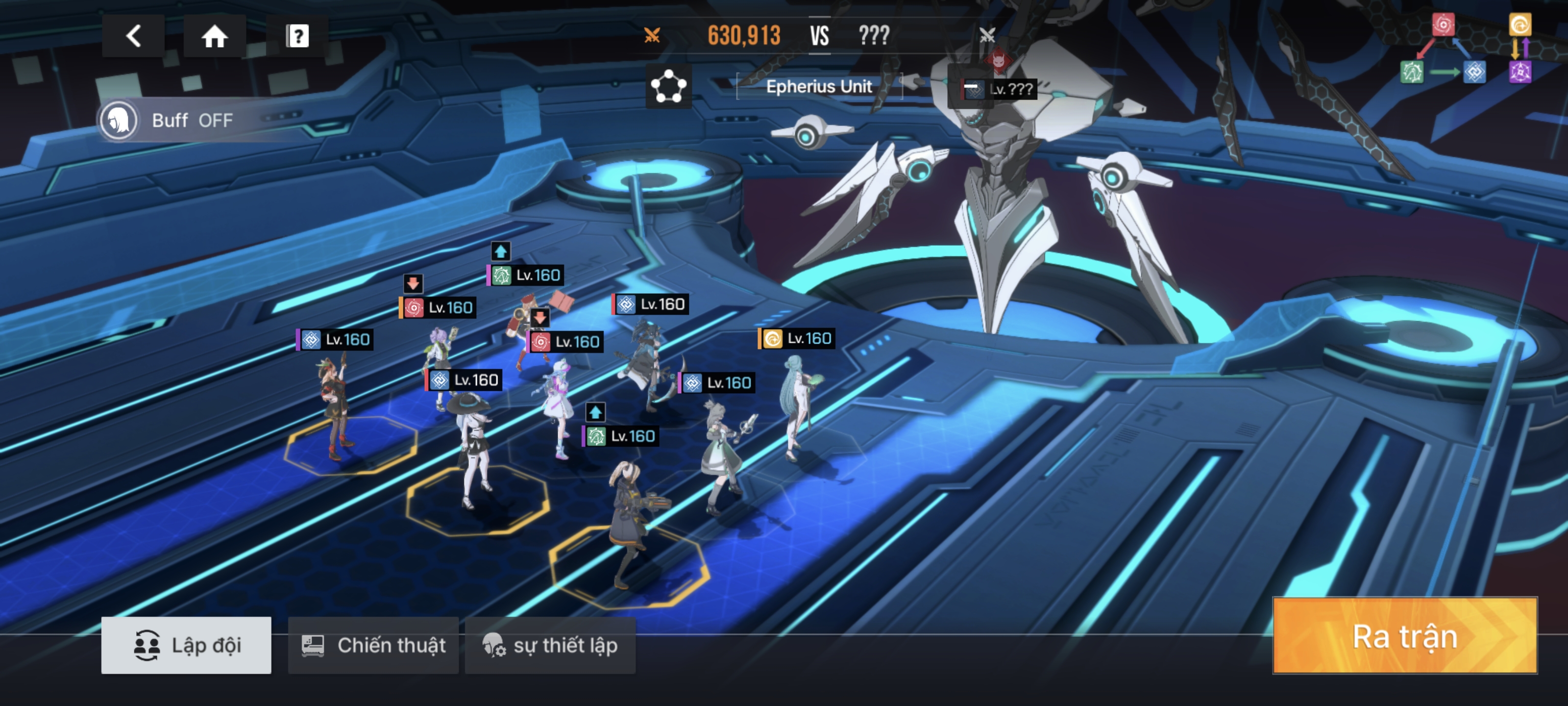Return to the home screen
1568x706 pixels.
pyautogui.click(x=214, y=36)
